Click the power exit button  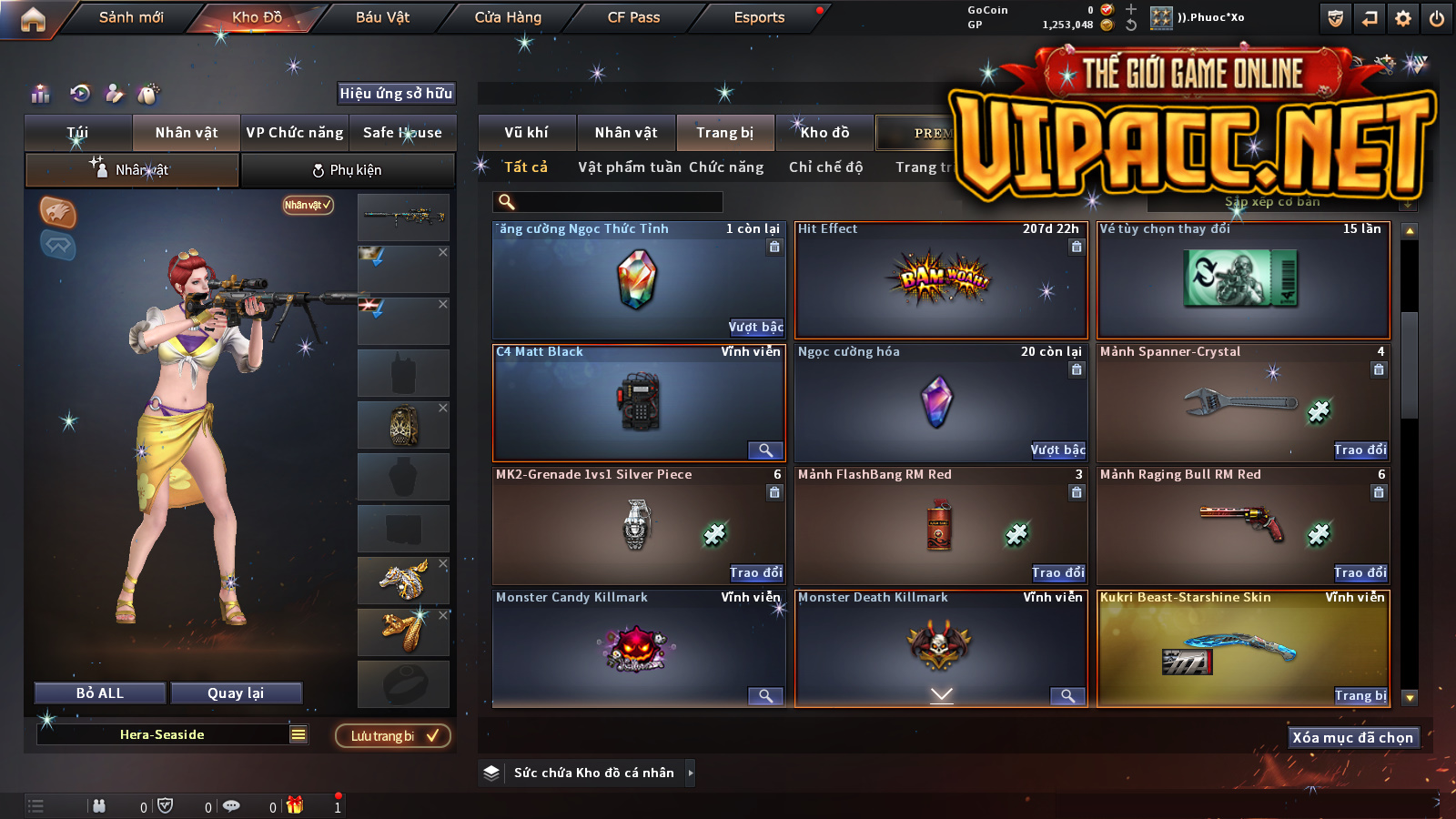(x=1437, y=18)
